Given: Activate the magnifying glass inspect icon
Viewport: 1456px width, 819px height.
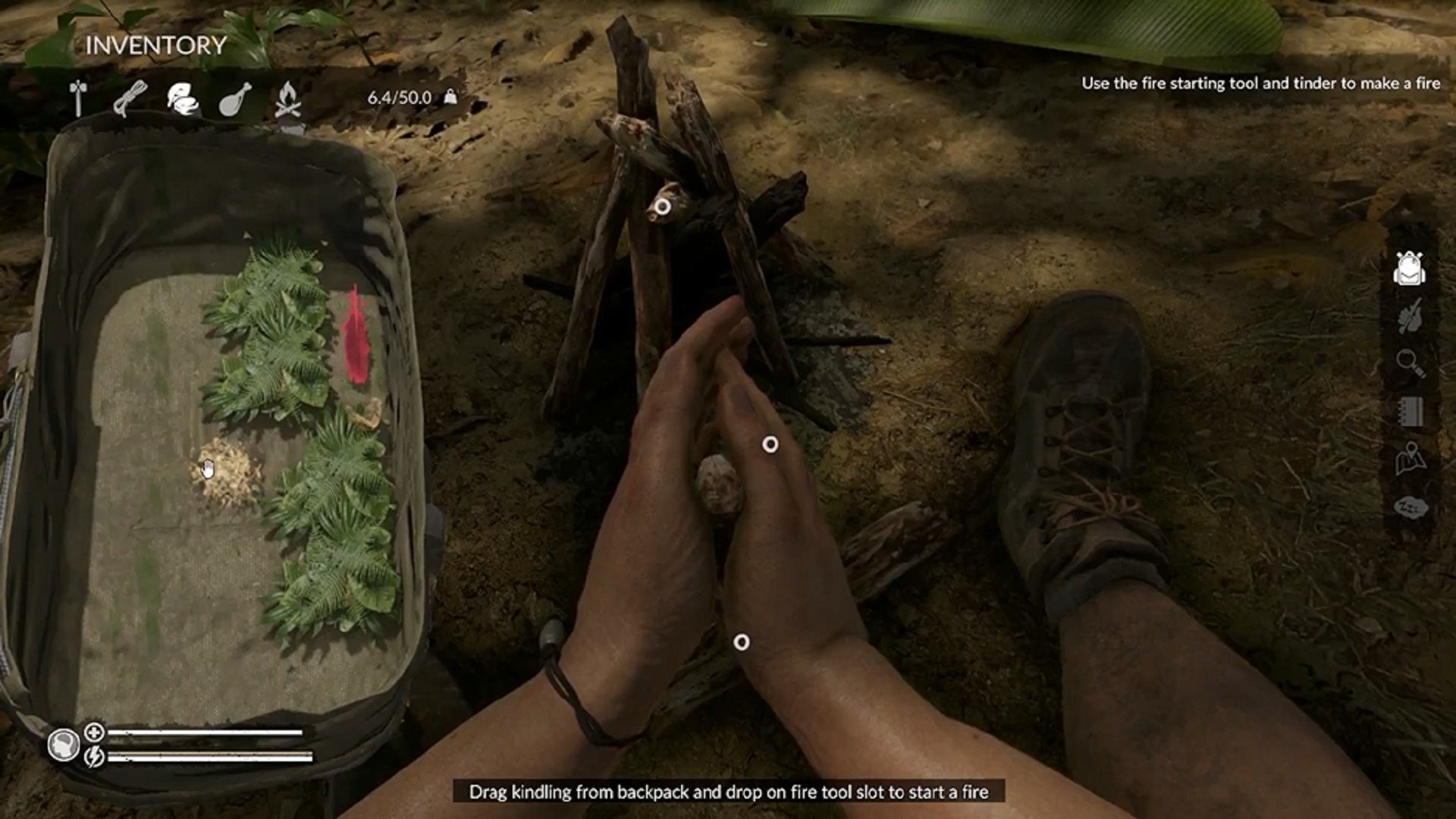Looking at the screenshot, I should pyautogui.click(x=1410, y=362).
